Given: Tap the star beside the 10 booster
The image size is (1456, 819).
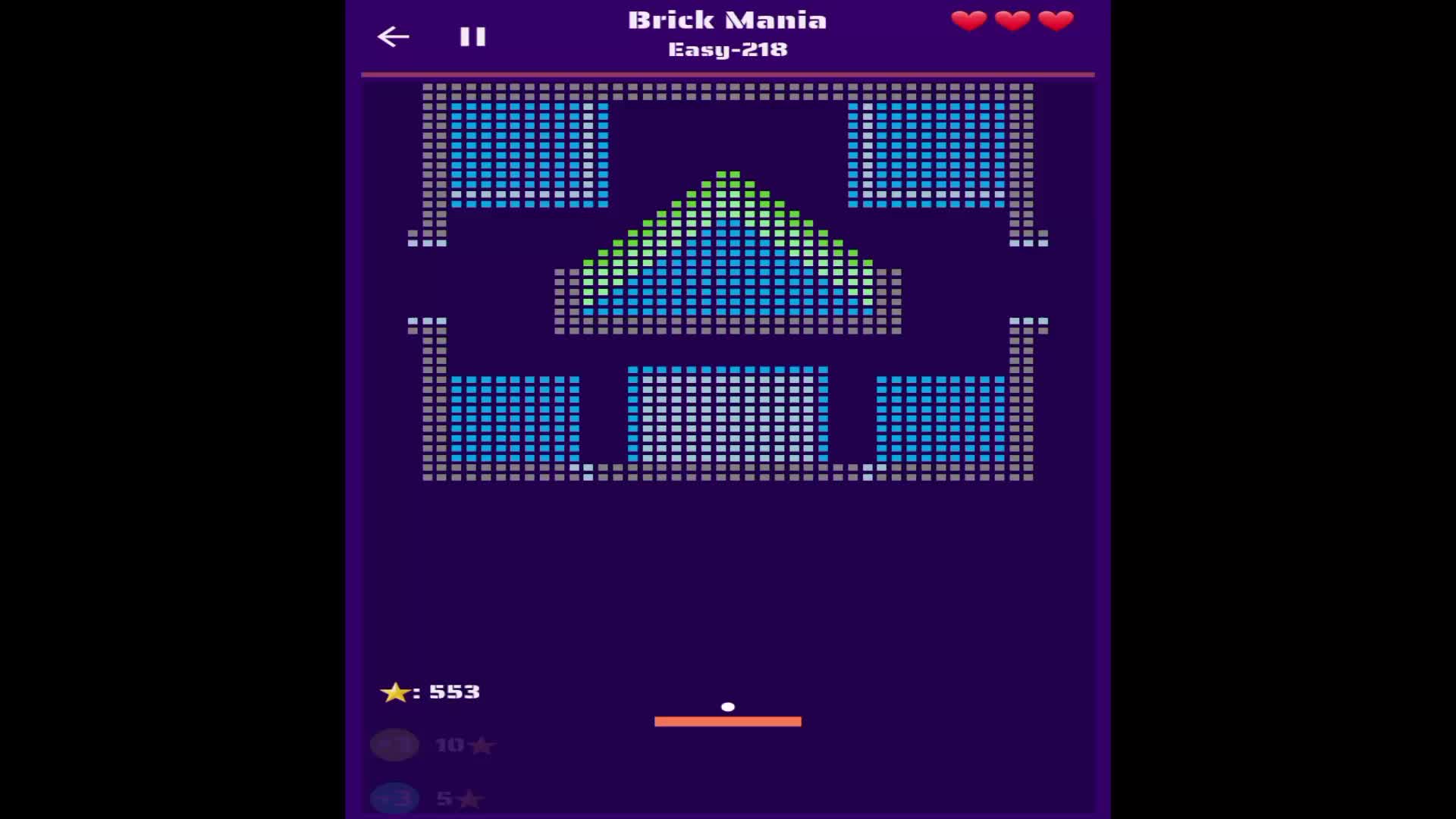Looking at the screenshot, I should [482, 745].
